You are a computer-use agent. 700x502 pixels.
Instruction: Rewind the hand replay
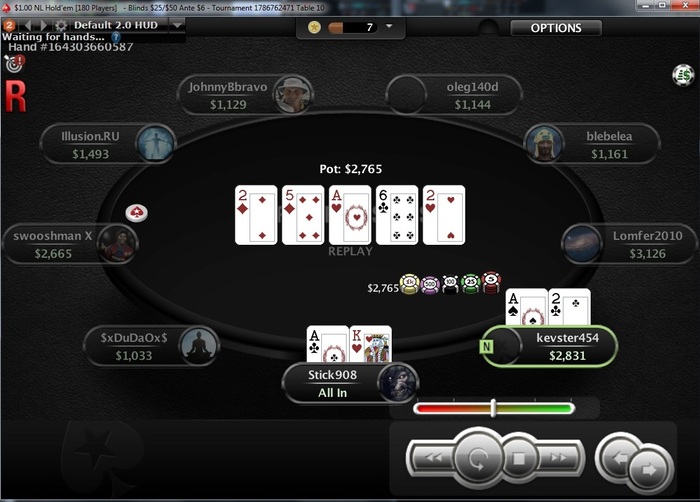[431, 459]
